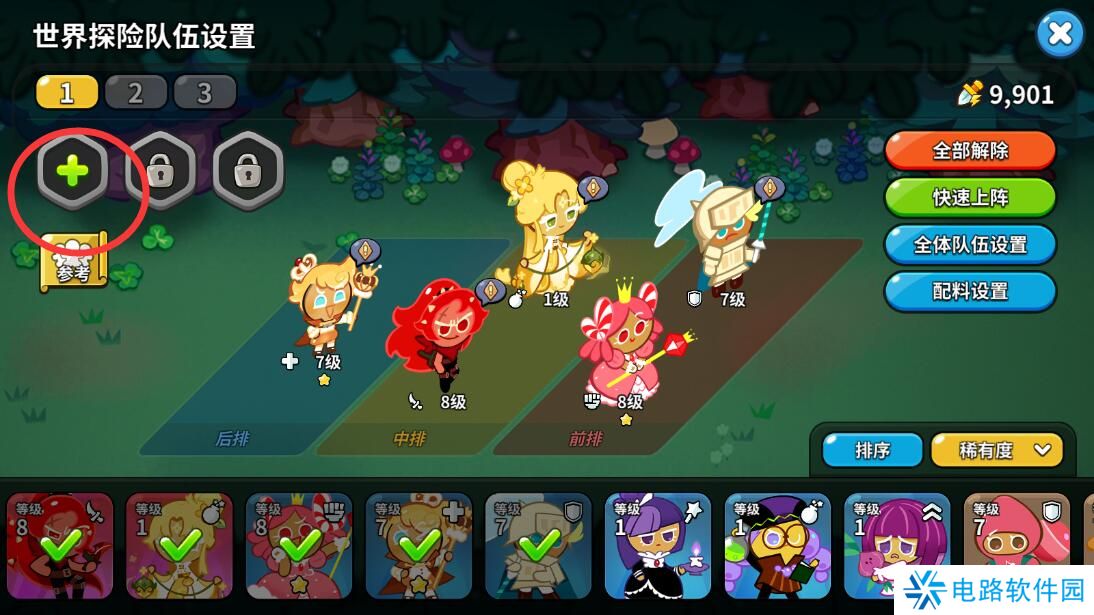The height and width of the screenshot is (615, 1094).
Task: Remove all cookies with 全部解除
Action: (970, 151)
